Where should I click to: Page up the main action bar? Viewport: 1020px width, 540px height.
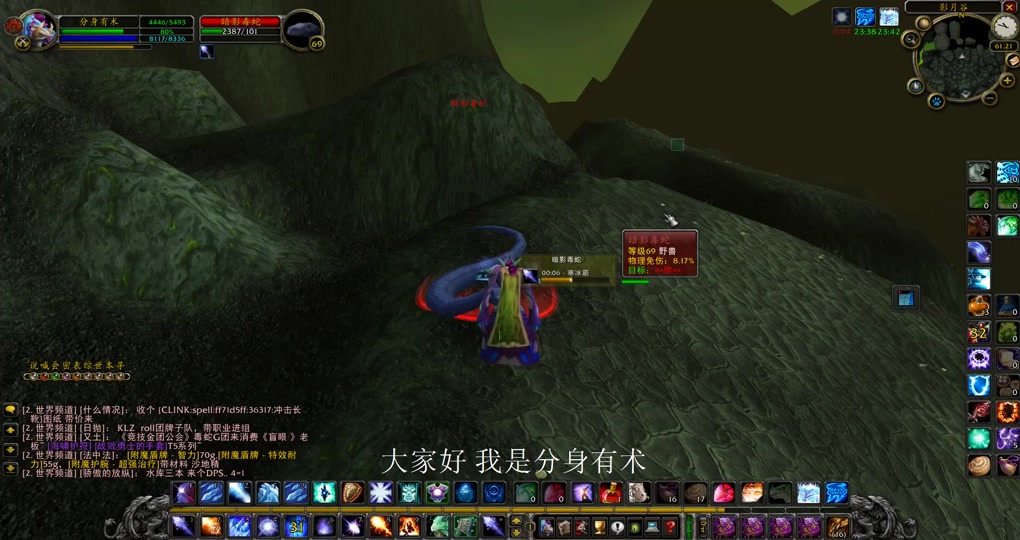point(517,521)
